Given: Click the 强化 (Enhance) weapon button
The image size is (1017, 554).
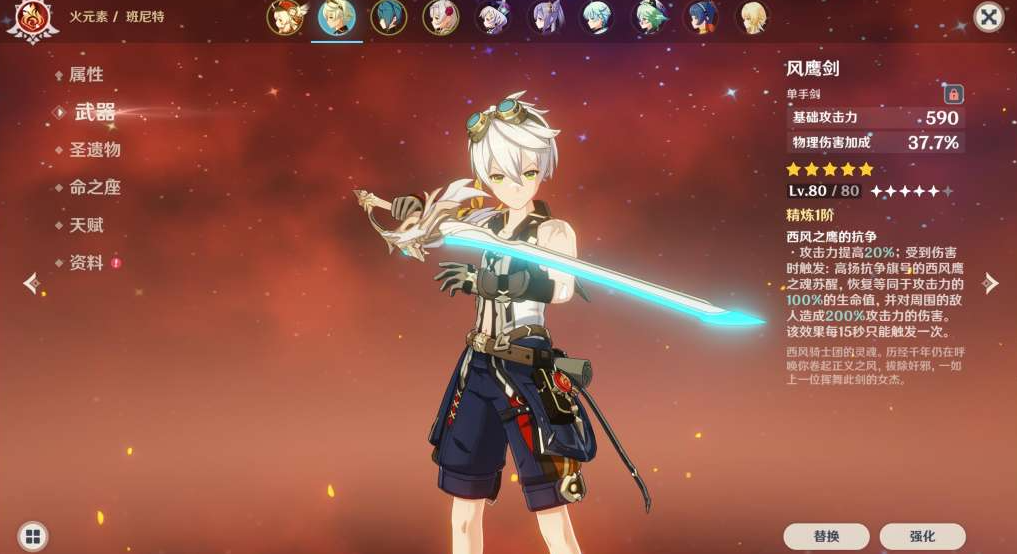Looking at the screenshot, I should click(922, 536).
